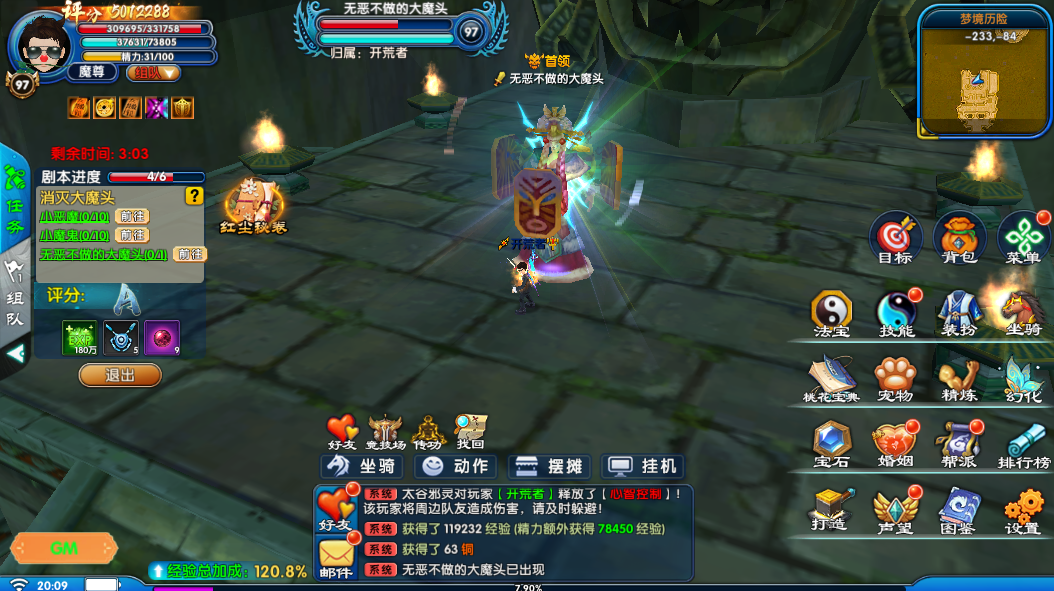Click the orange GM button
The height and width of the screenshot is (591, 1054).
click(64, 548)
